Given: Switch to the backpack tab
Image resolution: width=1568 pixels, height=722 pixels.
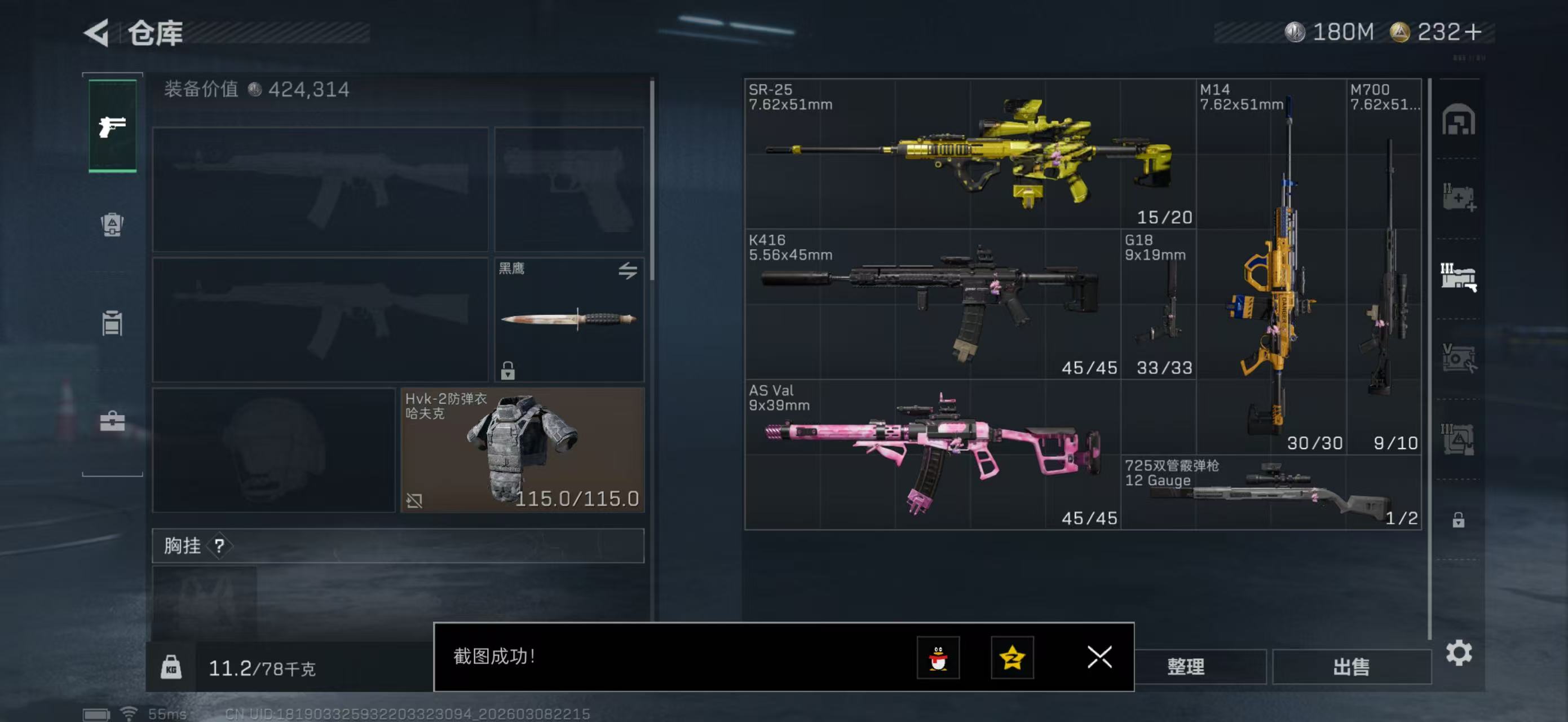Looking at the screenshot, I should 113,224.
